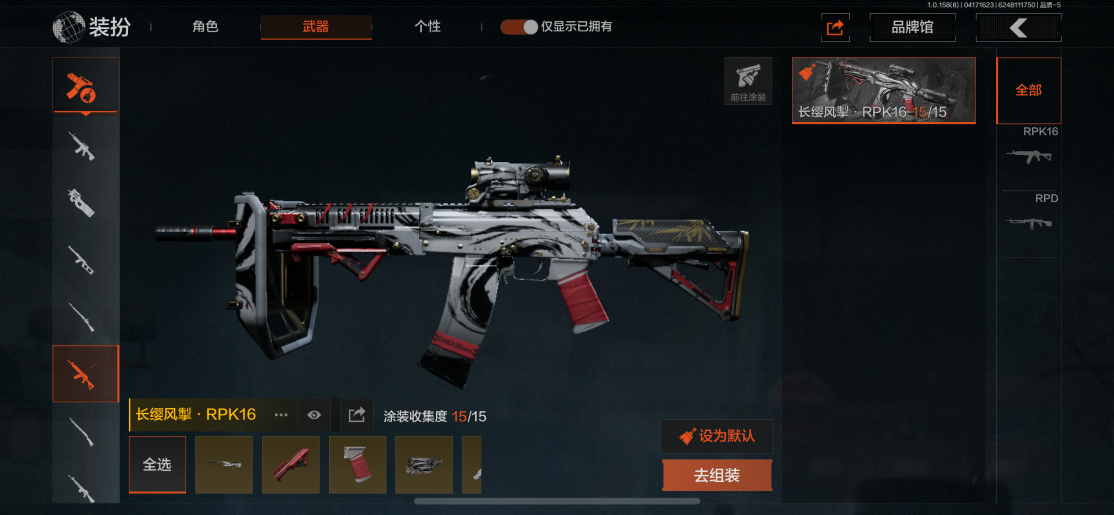This screenshot has width=1114, height=515.
Task: Toggle the eye preview icon by skin name
Action: (x=314, y=415)
